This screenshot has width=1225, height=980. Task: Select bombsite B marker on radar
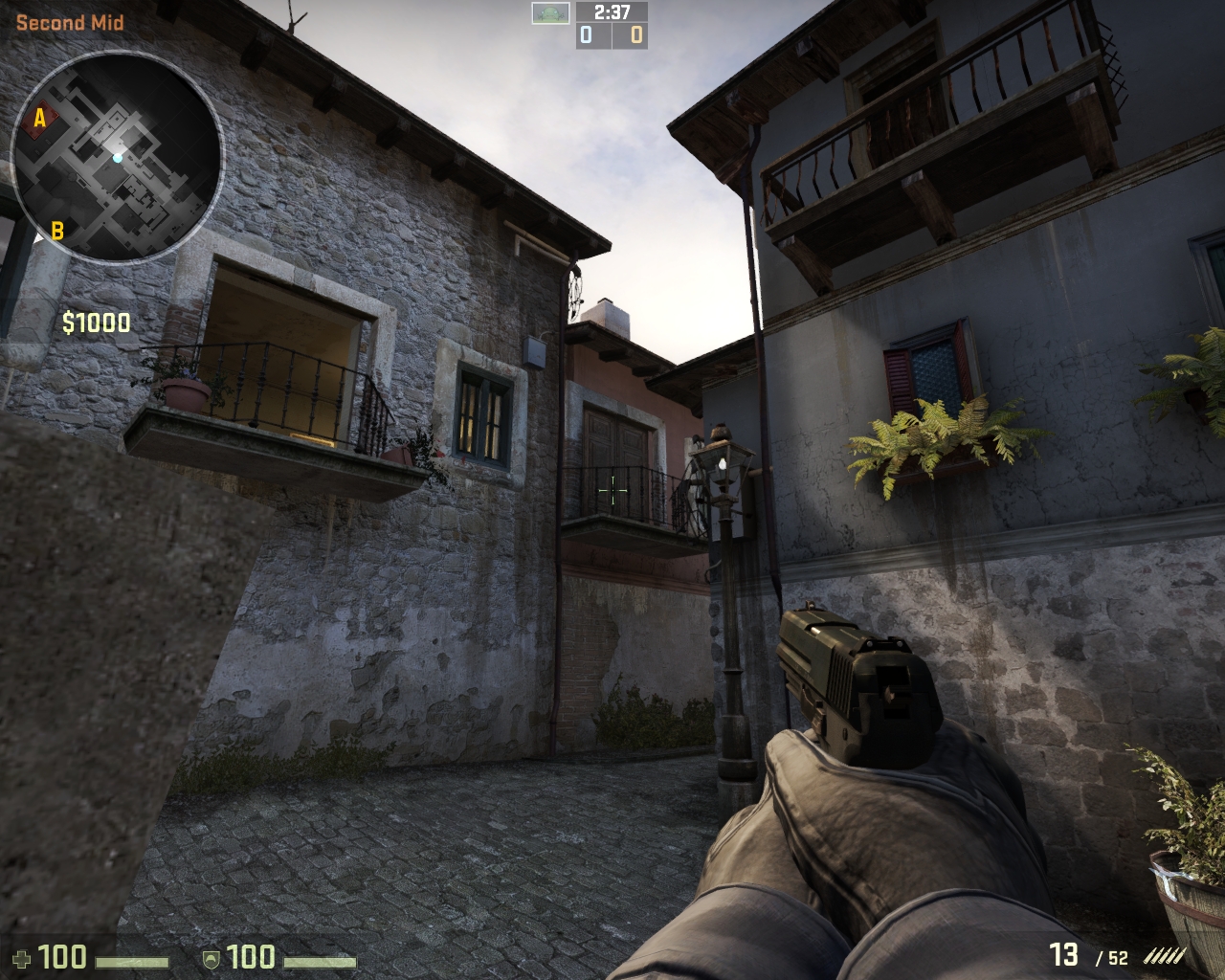click(x=56, y=231)
